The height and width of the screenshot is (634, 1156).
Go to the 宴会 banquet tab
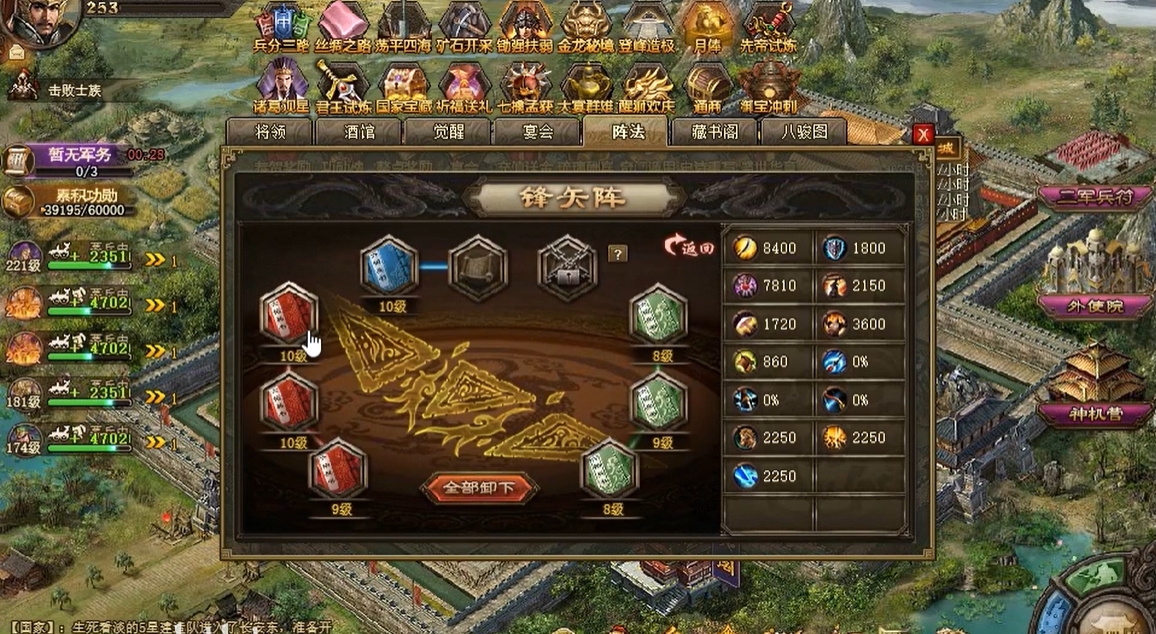(536, 131)
